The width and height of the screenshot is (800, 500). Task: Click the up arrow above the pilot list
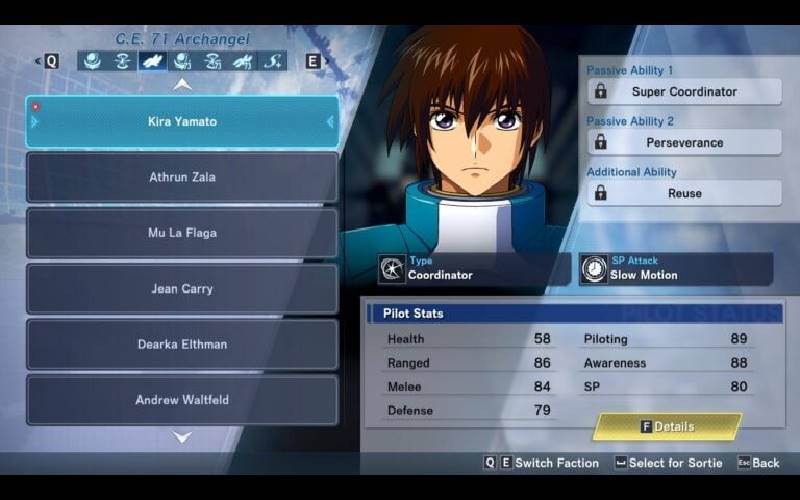coord(182,84)
